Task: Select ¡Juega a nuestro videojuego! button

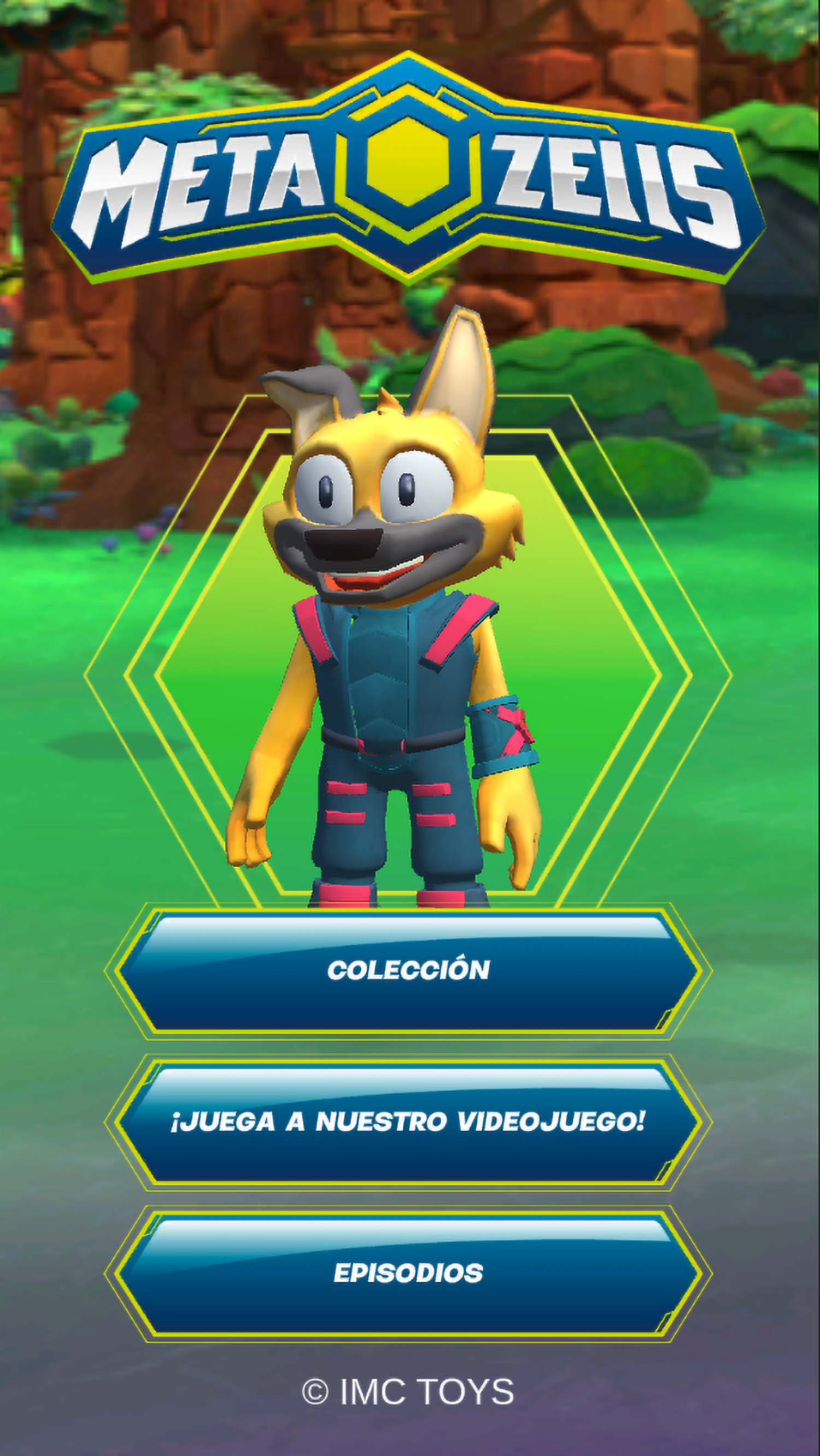Action: tap(408, 1122)
